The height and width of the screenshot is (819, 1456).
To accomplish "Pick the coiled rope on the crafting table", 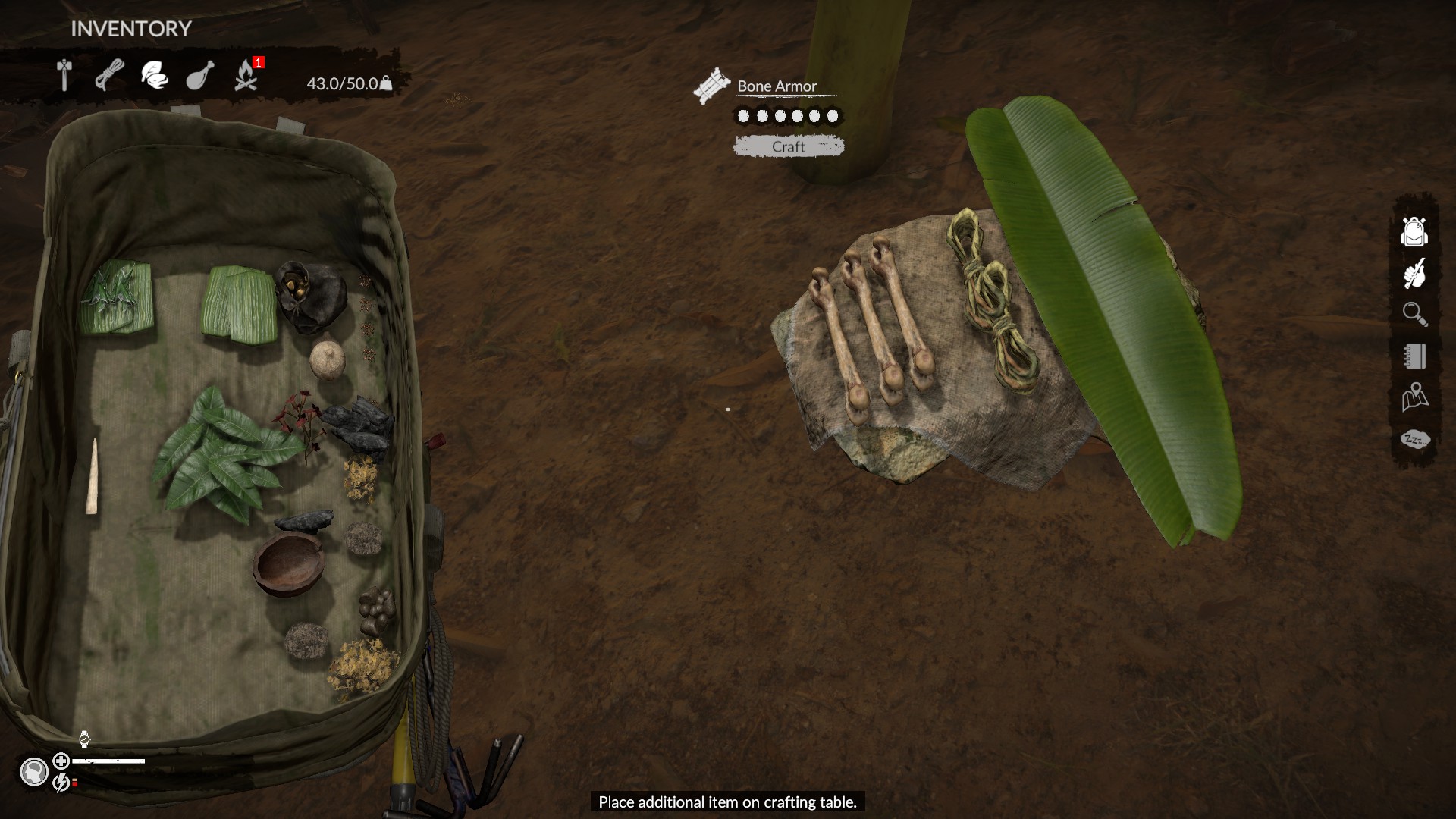I will (x=990, y=303).
